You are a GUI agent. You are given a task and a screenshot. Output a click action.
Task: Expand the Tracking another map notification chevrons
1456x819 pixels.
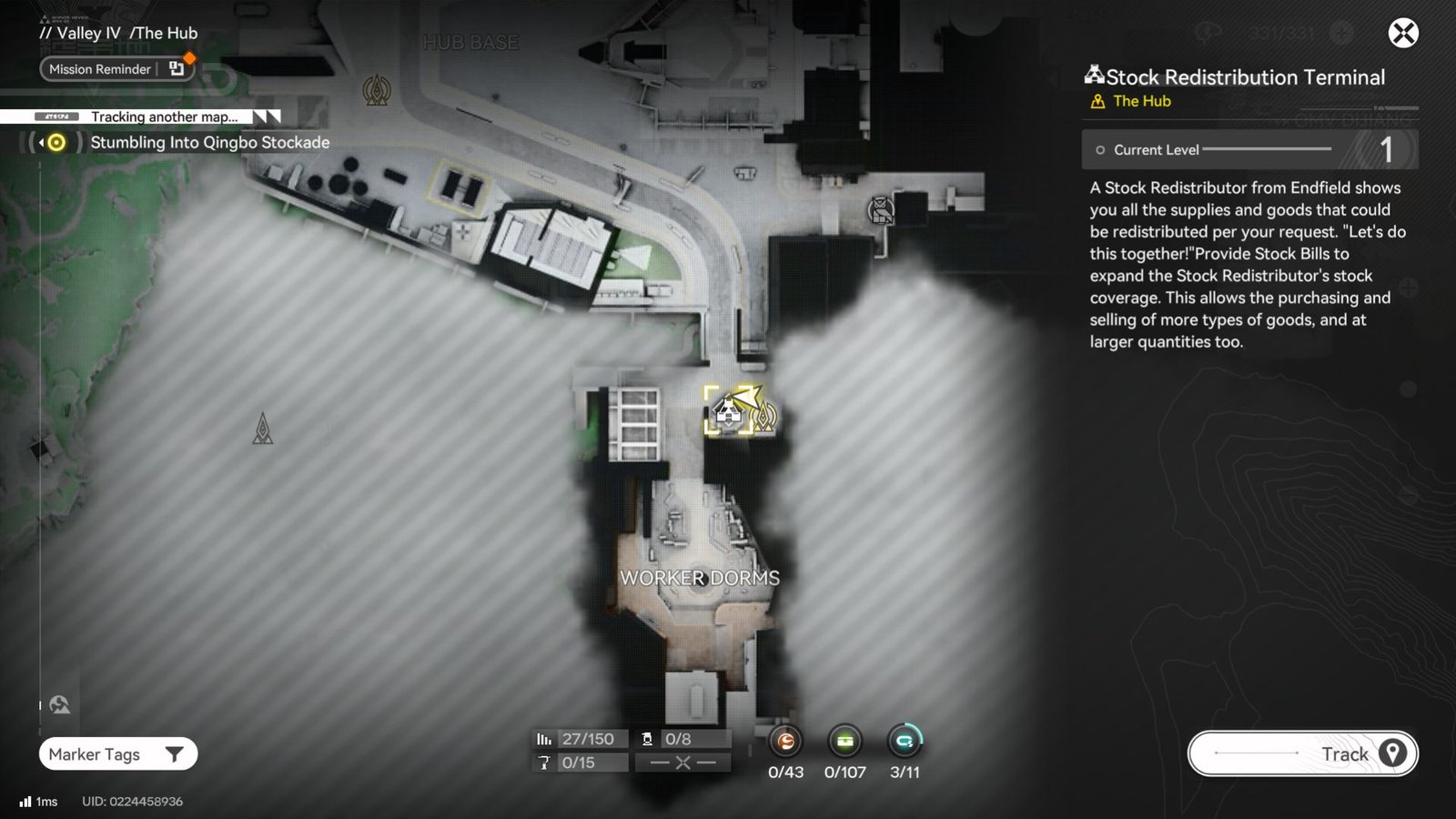265,116
